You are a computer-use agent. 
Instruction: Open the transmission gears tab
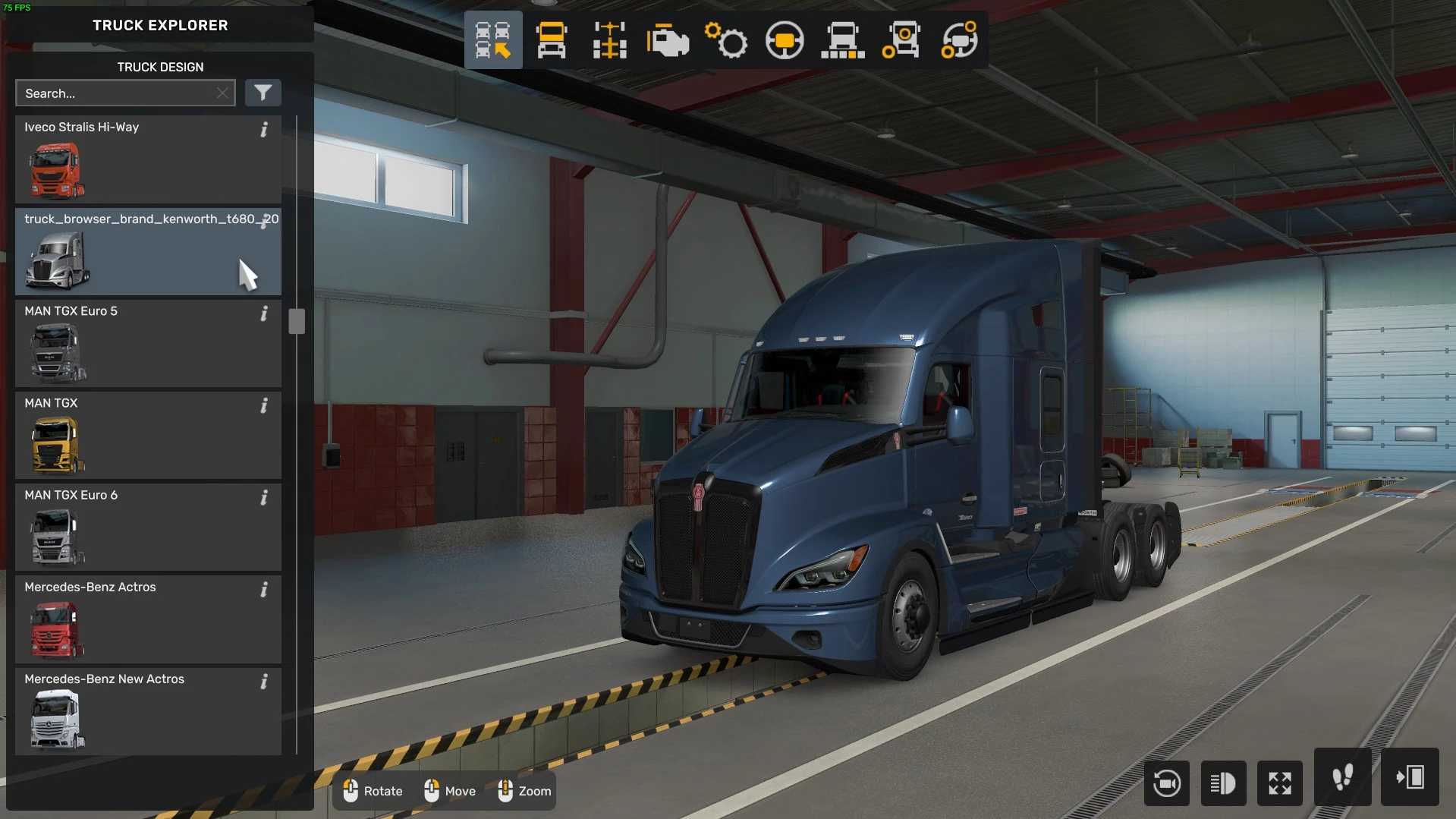coord(726,40)
